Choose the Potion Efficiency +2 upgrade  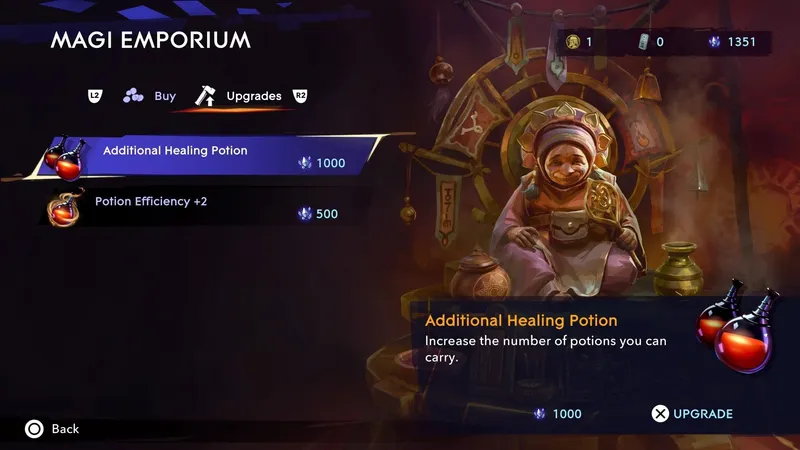point(200,207)
